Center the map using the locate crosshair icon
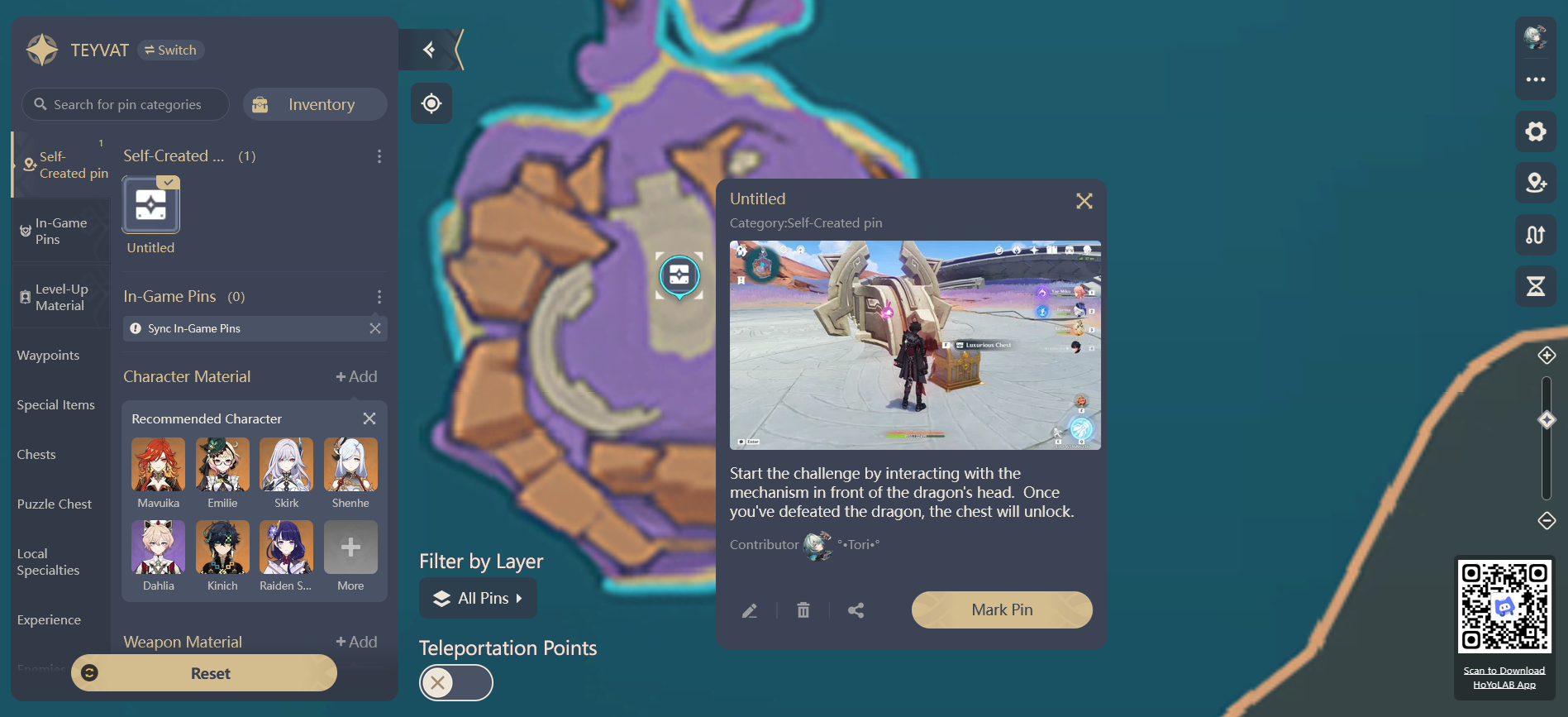Viewport: 1568px width, 717px height. click(x=431, y=103)
